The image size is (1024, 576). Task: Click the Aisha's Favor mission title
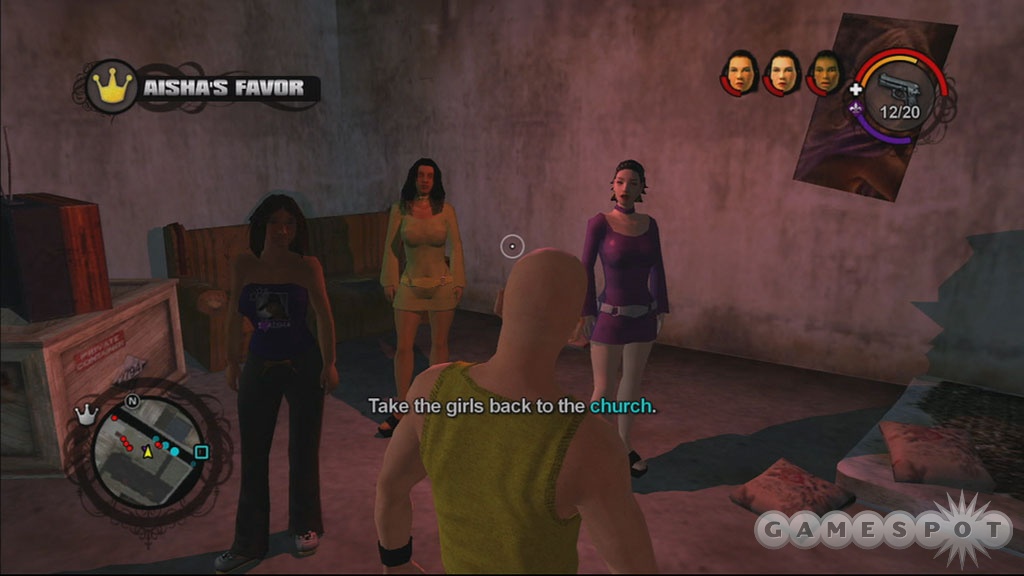pyautogui.click(x=222, y=88)
